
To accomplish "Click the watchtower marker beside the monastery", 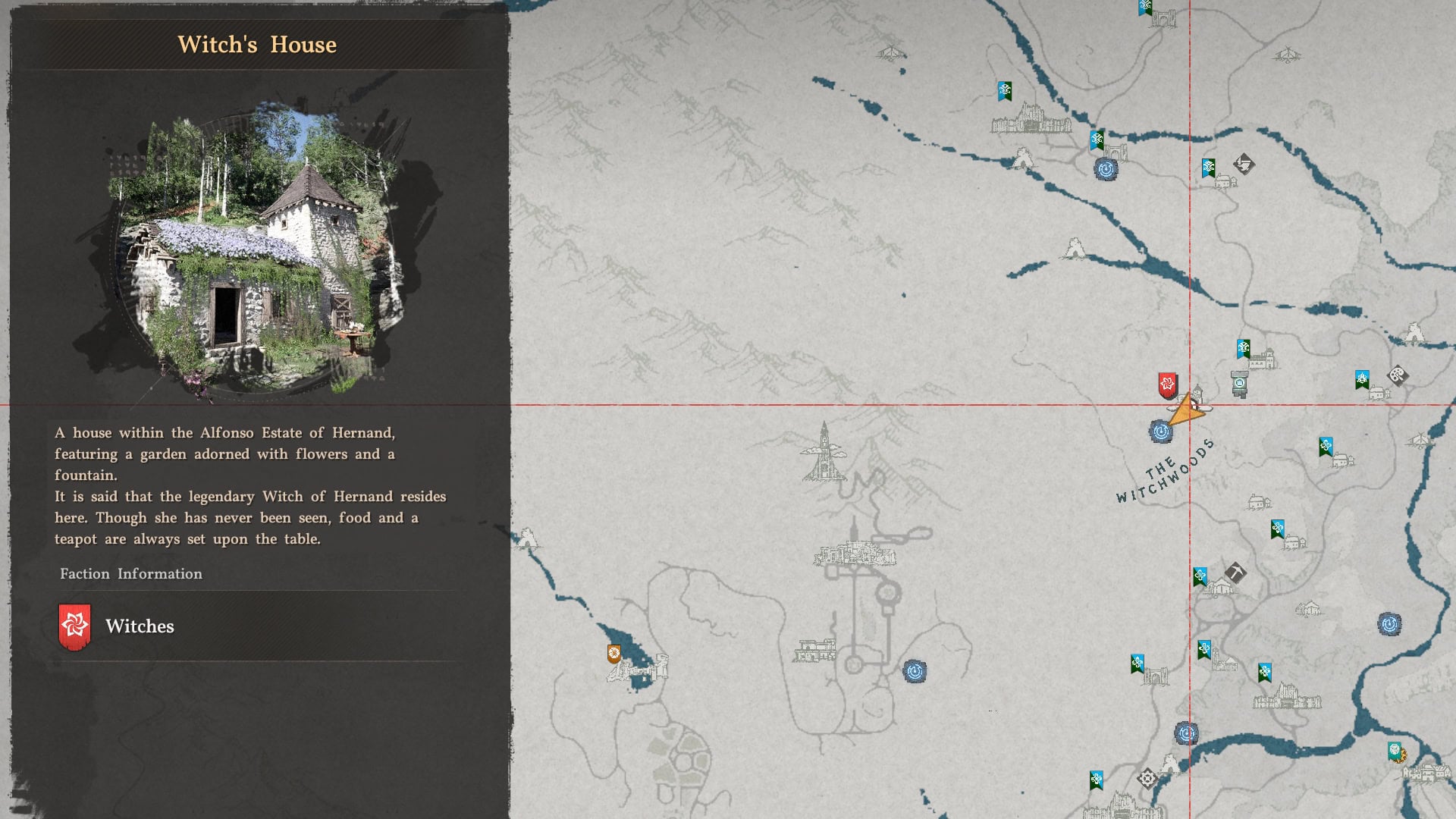I will click(1239, 383).
